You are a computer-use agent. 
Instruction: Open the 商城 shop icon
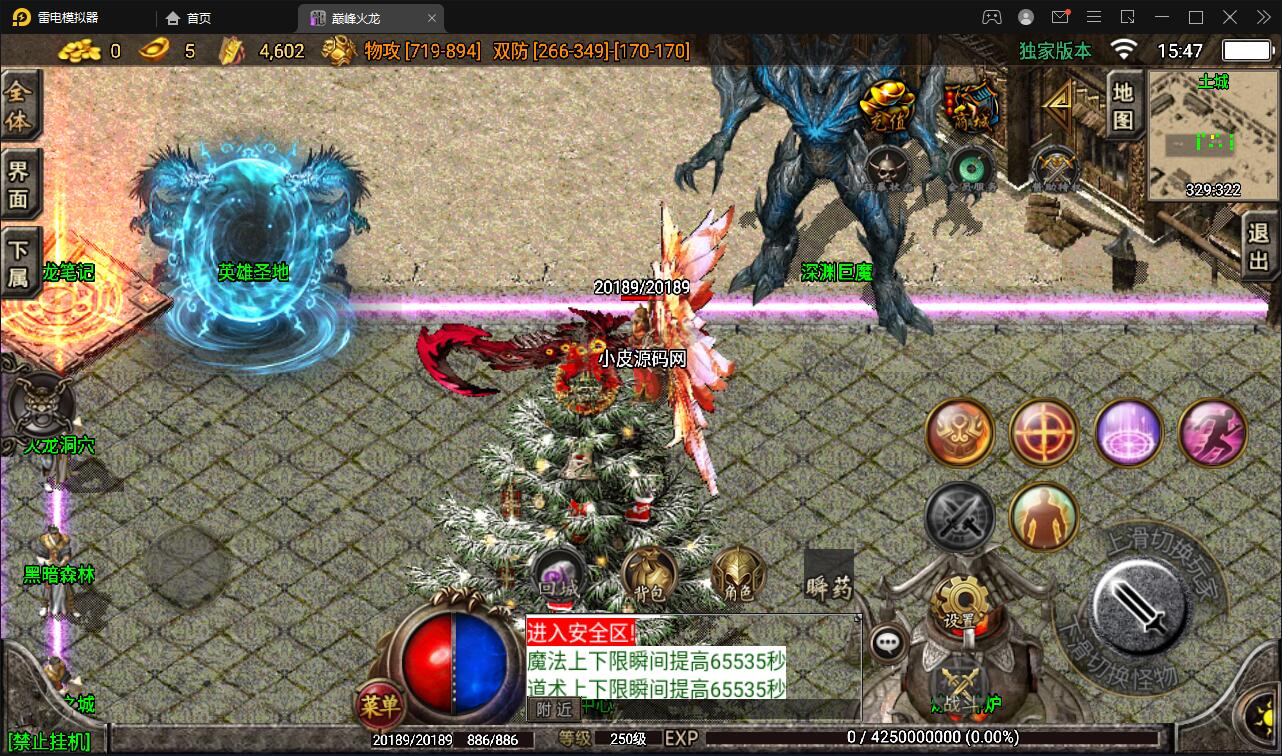coord(972,103)
